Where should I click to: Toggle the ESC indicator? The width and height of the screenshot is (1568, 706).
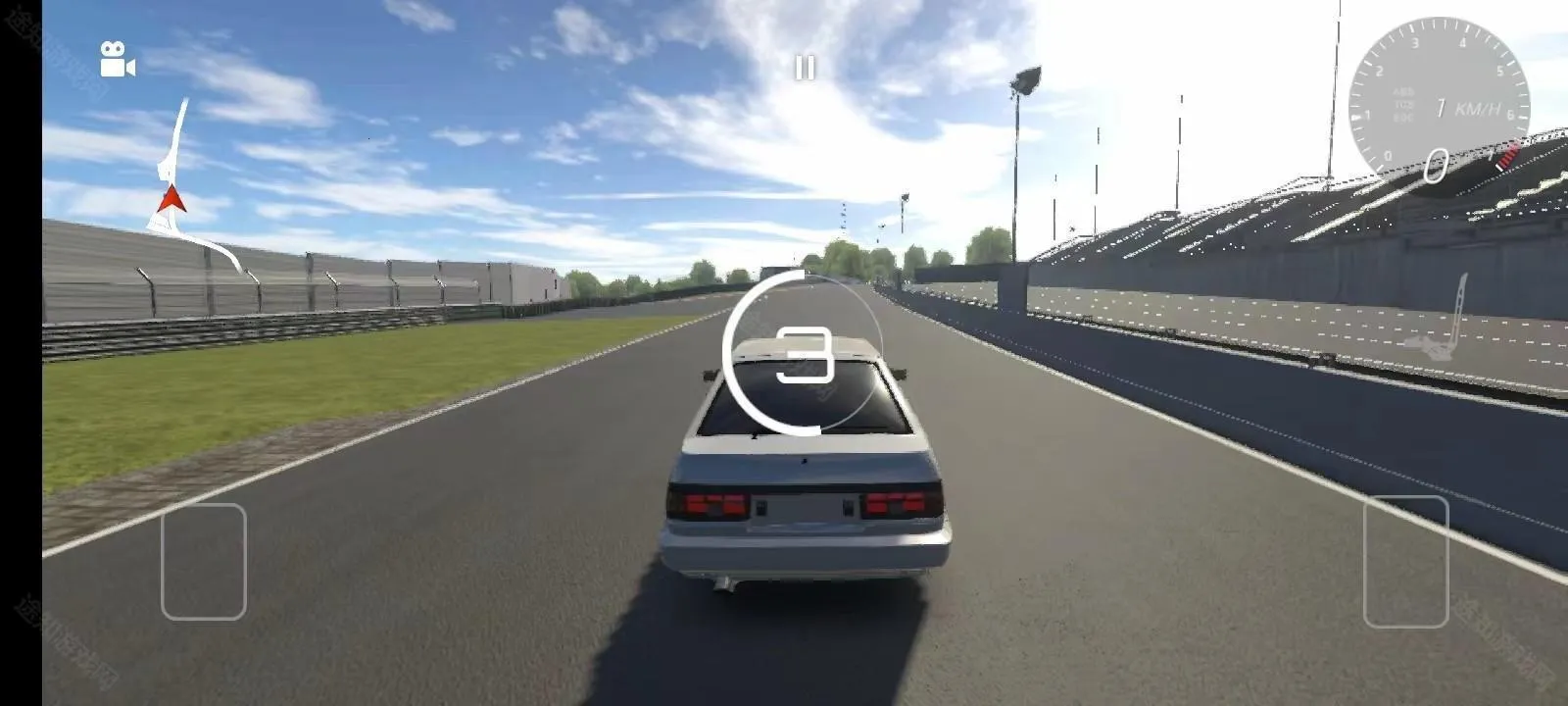click(1404, 116)
